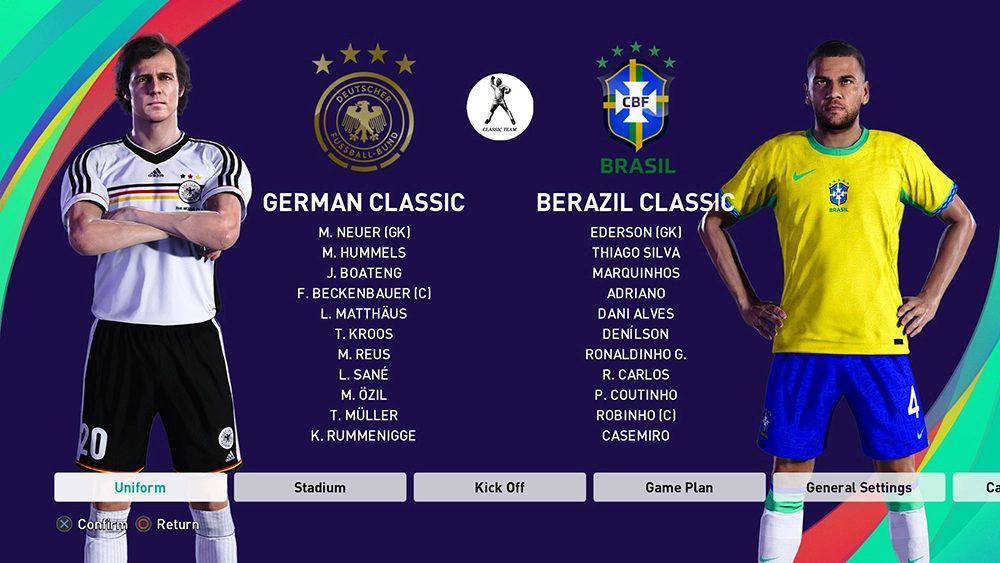Select the Uniform menu option
The width and height of the screenshot is (1000, 563).
[140, 487]
